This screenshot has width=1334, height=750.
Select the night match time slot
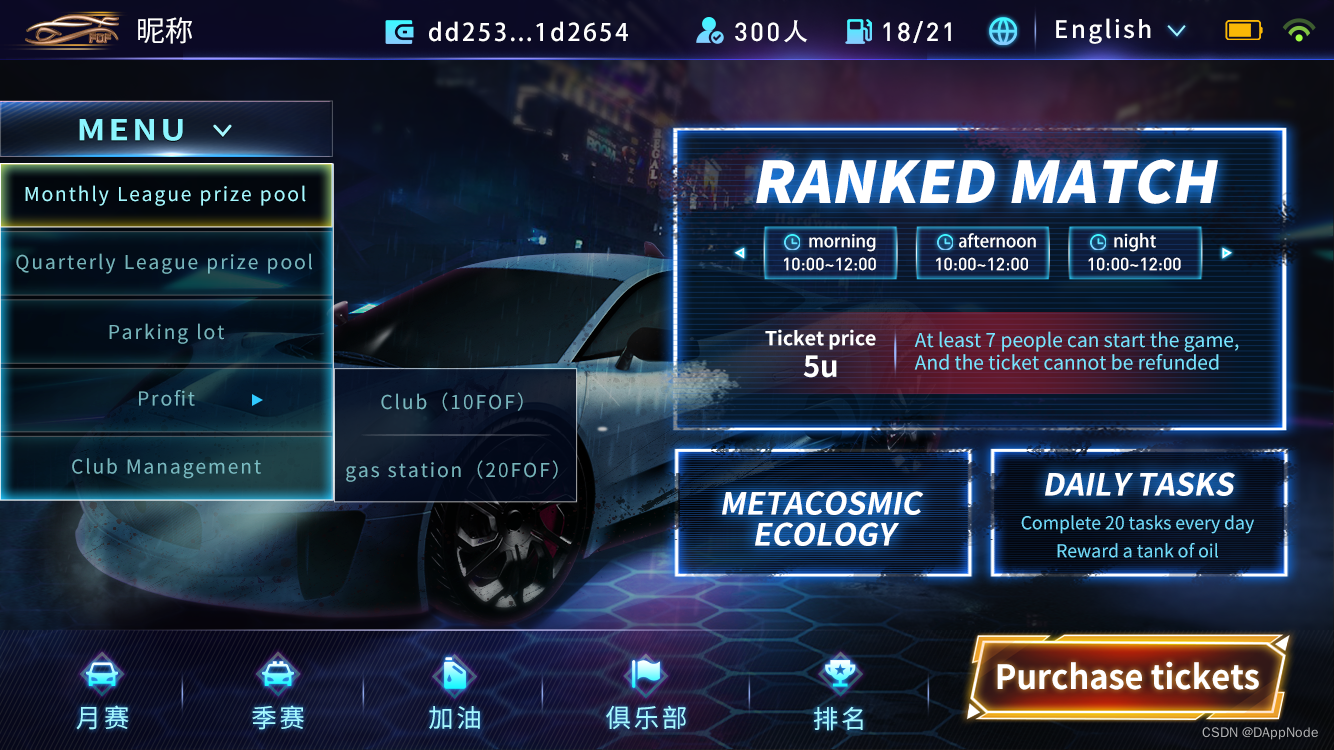[x=1134, y=253]
